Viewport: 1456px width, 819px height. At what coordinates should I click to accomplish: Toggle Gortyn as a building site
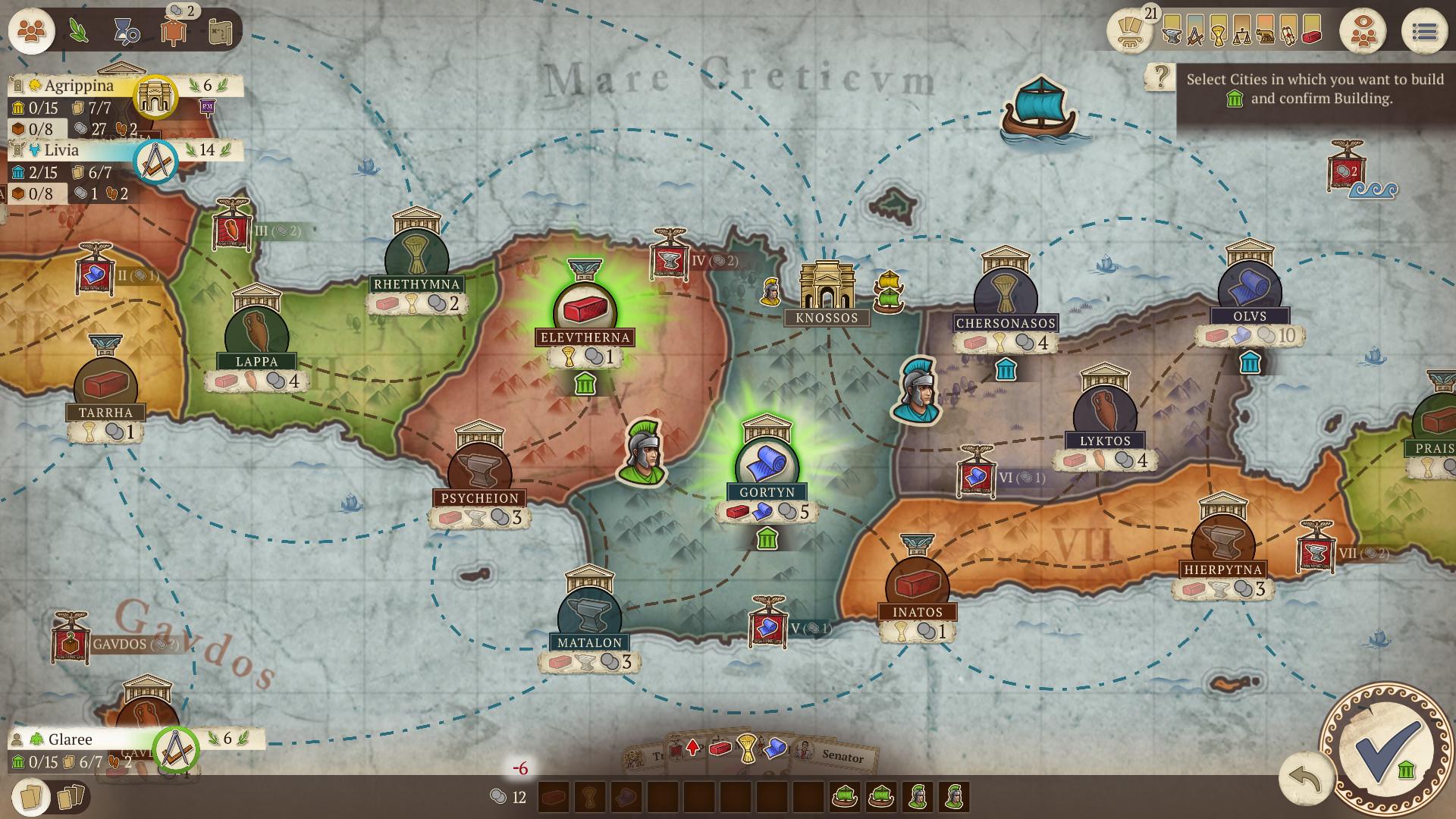coord(766,464)
